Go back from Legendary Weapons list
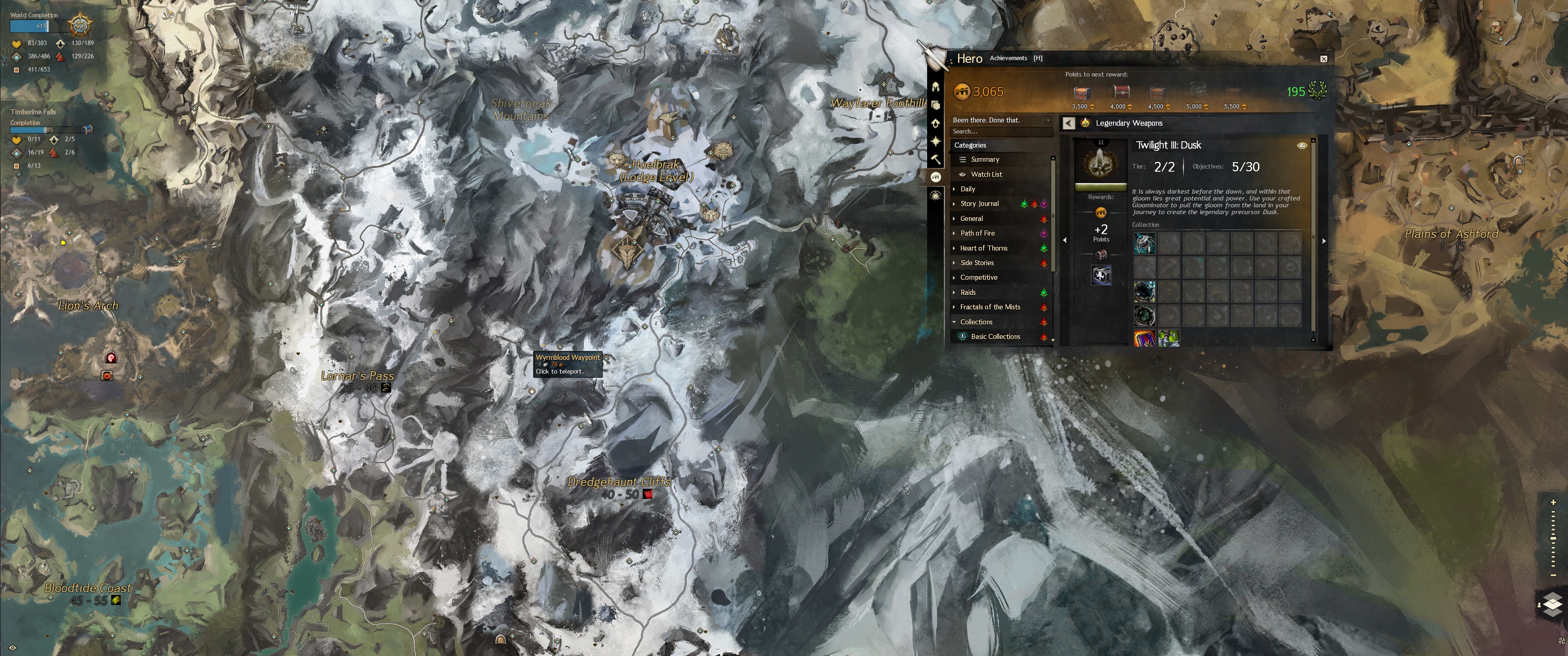The height and width of the screenshot is (656, 1568). click(x=1068, y=123)
